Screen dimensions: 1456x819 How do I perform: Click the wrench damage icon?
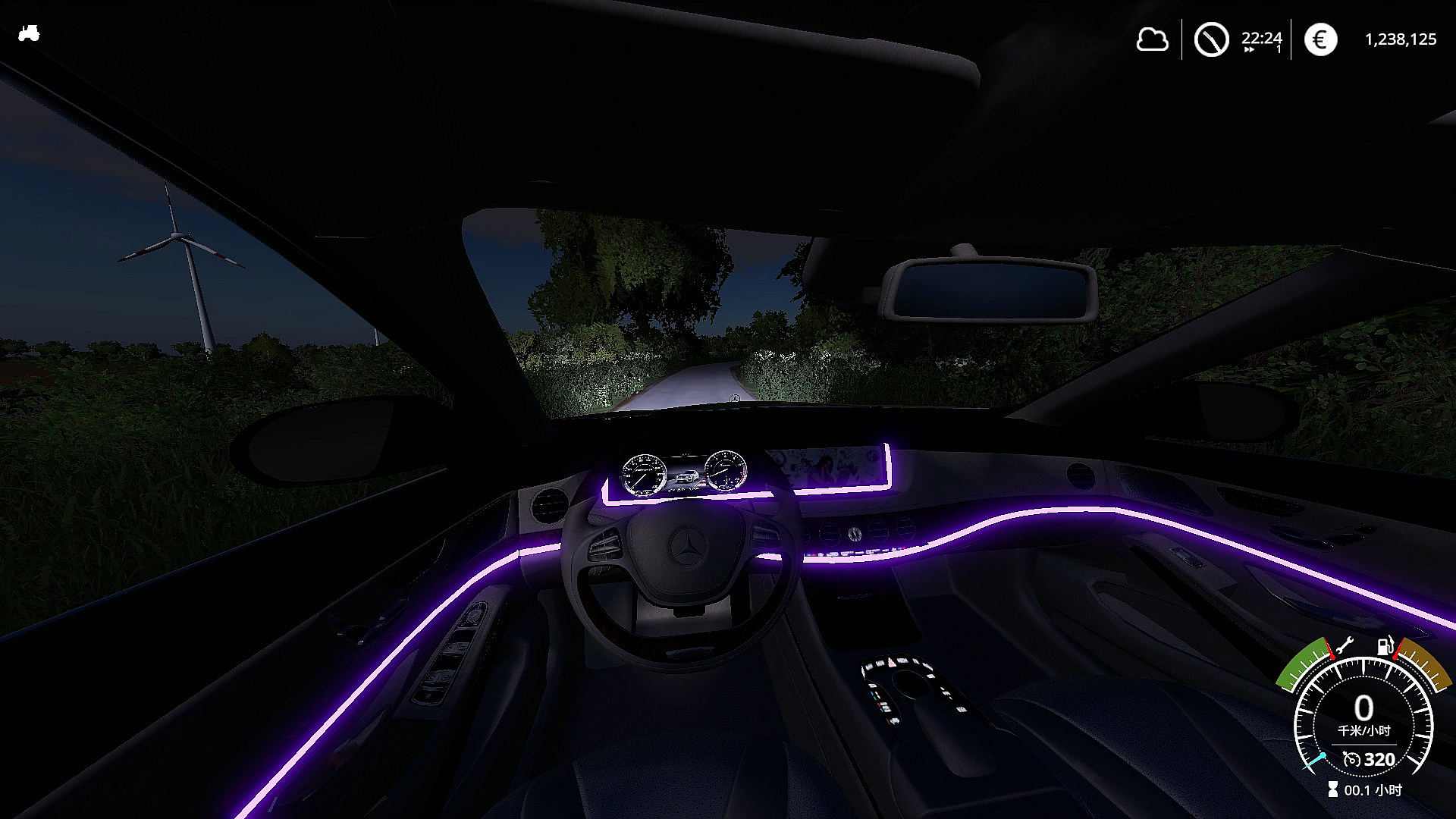1344,646
